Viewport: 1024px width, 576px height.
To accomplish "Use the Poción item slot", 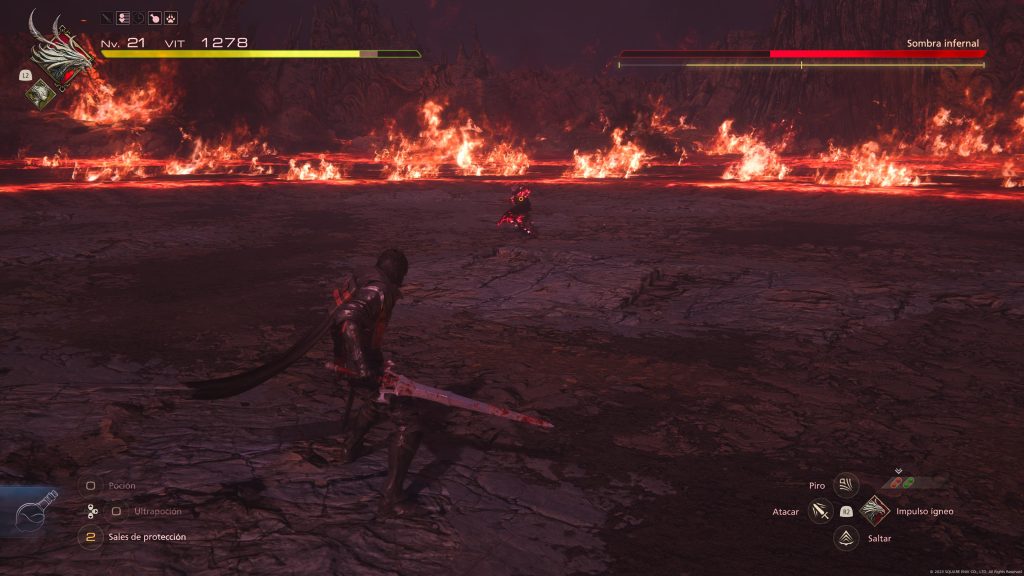I will [x=90, y=486].
